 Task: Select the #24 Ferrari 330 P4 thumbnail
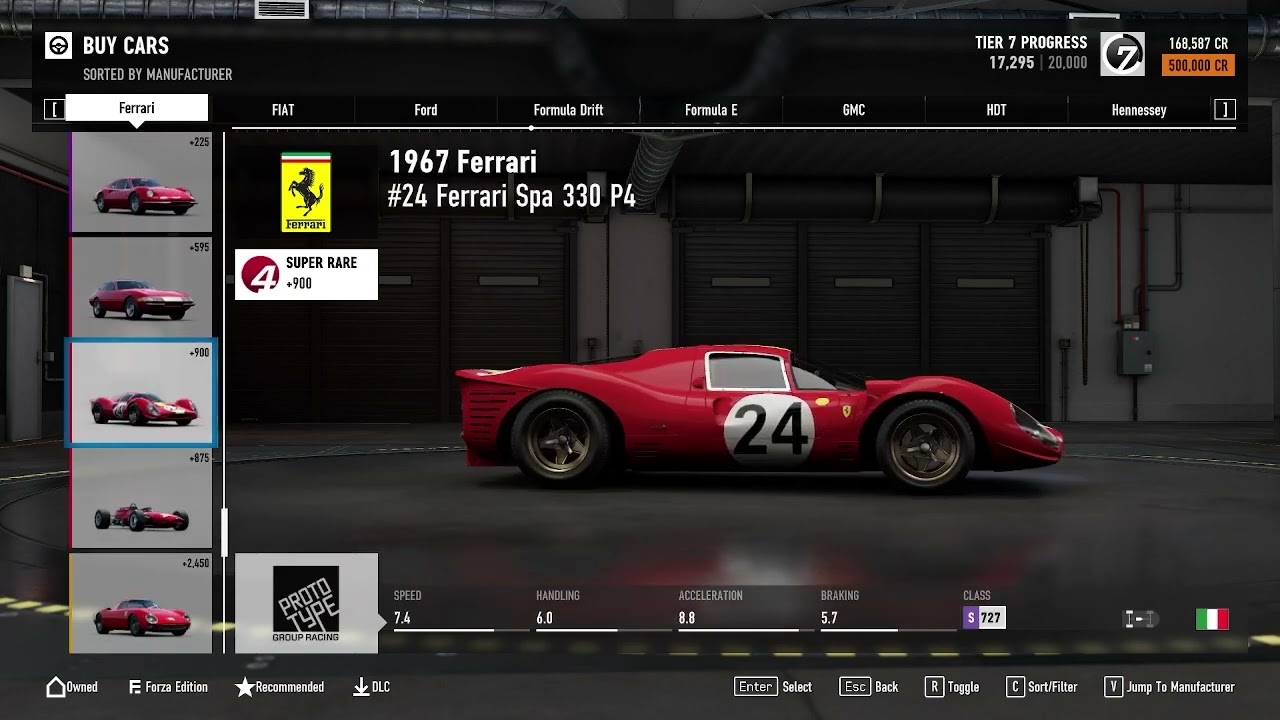click(x=141, y=393)
